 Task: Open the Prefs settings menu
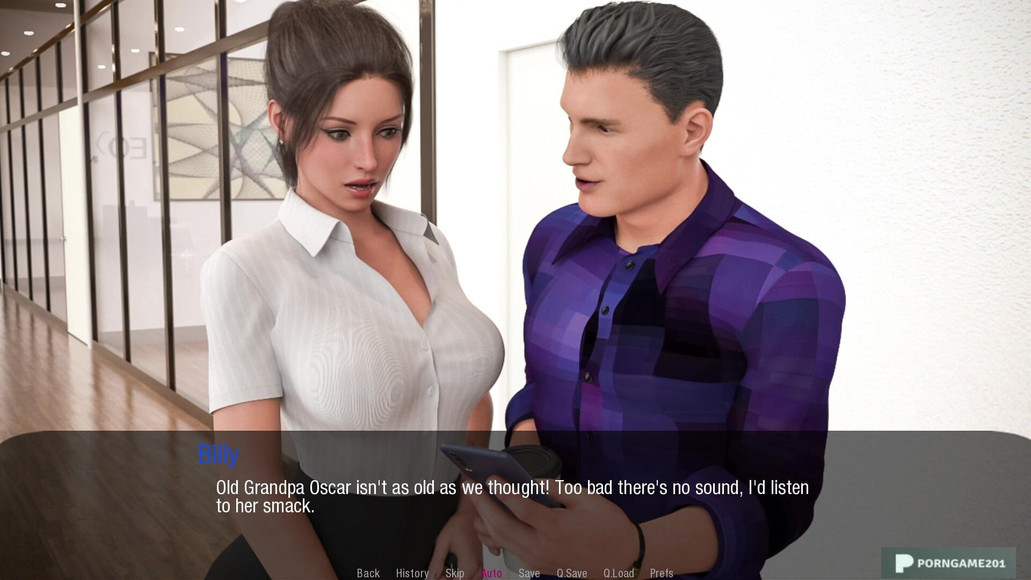[662, 573]
